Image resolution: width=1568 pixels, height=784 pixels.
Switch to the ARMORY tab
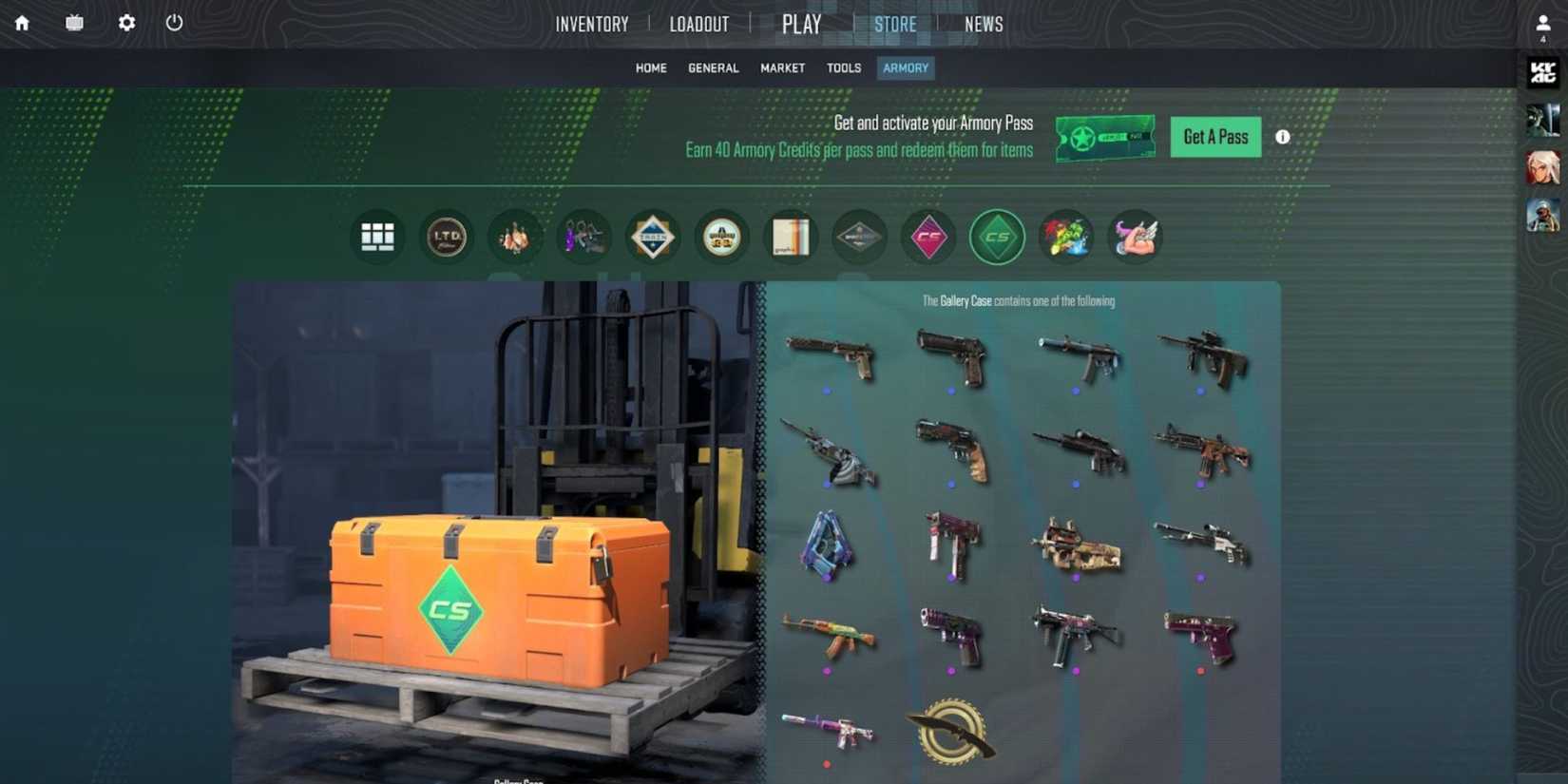coord(904,67)
